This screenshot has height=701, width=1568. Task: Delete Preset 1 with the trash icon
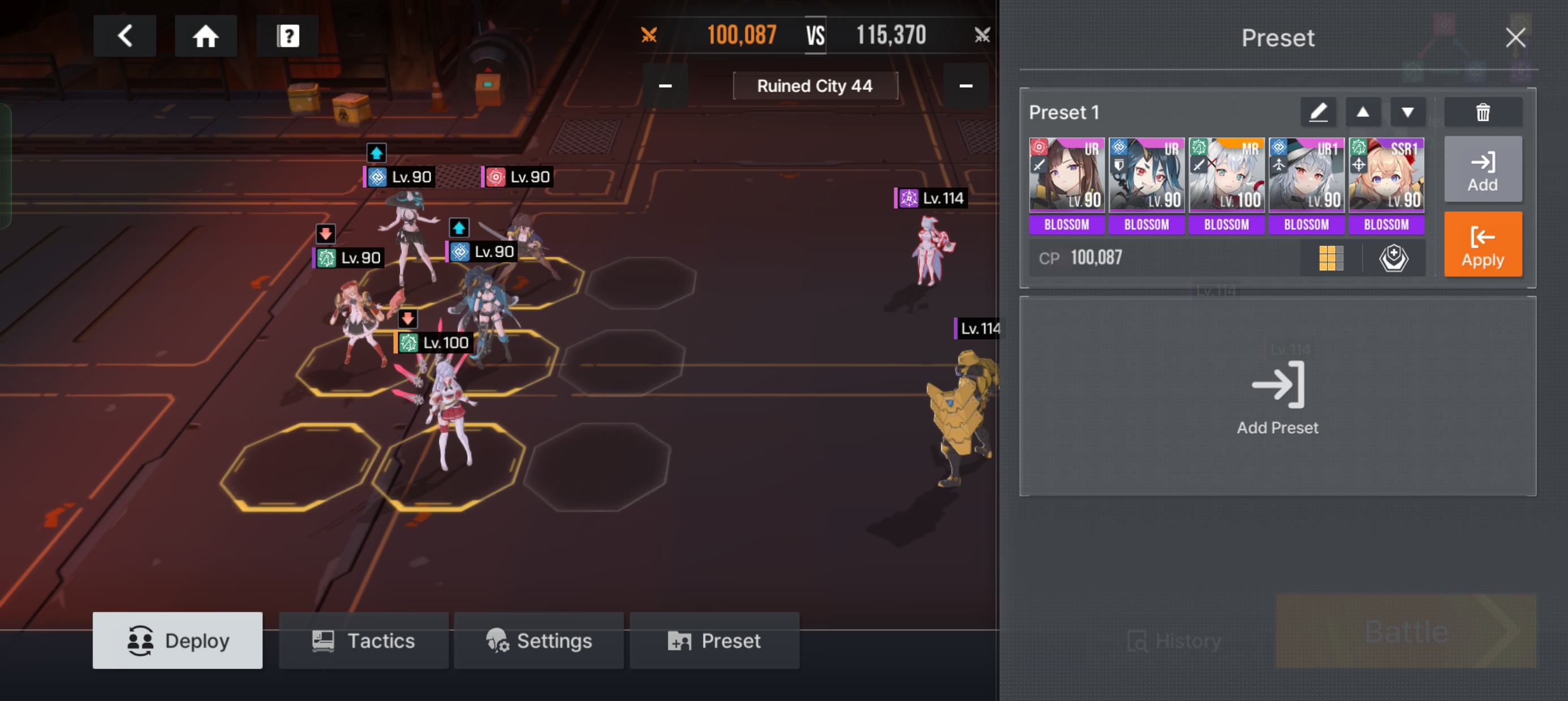coord(1482,112)
